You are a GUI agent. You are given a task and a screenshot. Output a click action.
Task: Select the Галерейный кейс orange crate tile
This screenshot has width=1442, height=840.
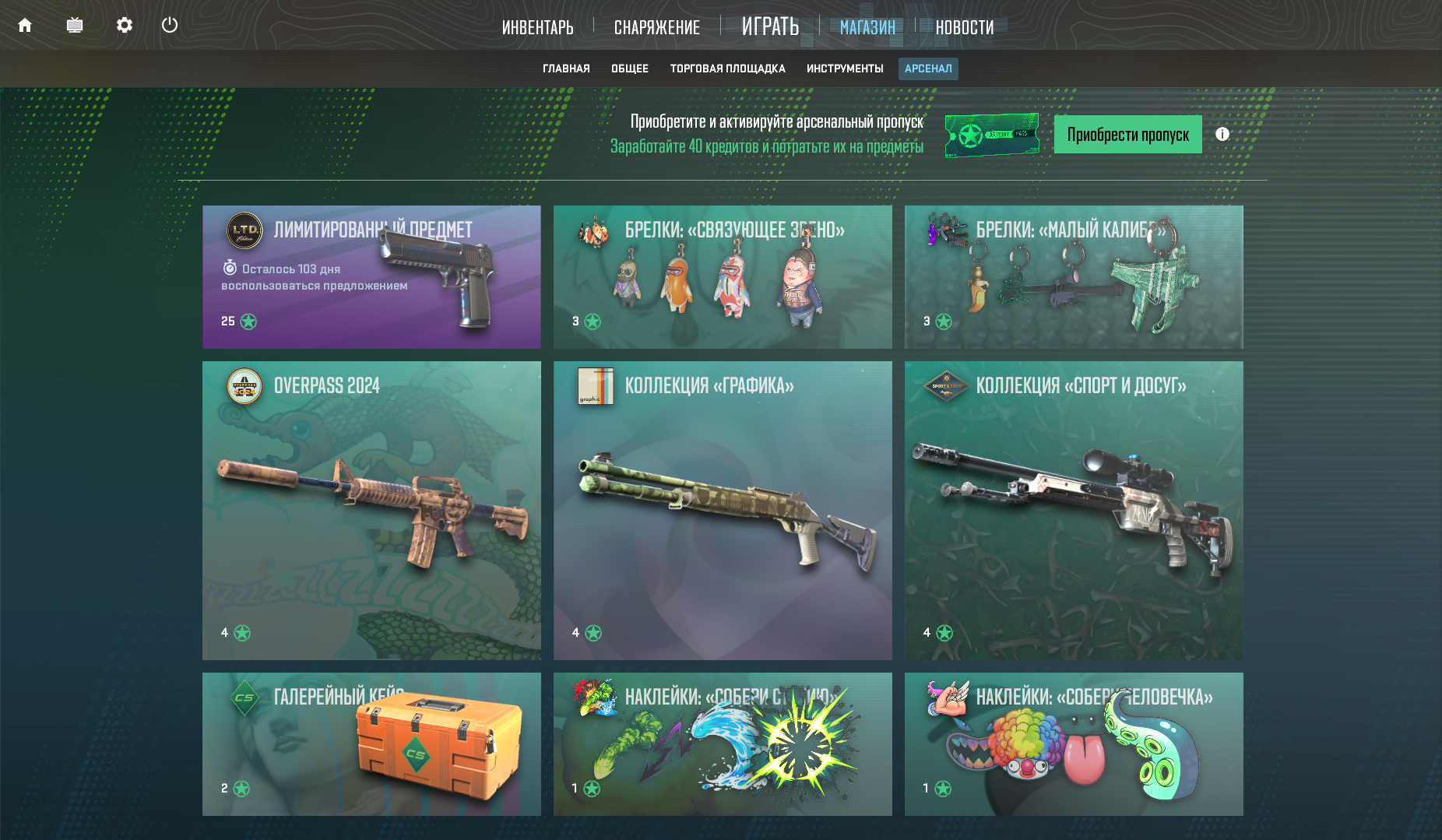[371, 744]
